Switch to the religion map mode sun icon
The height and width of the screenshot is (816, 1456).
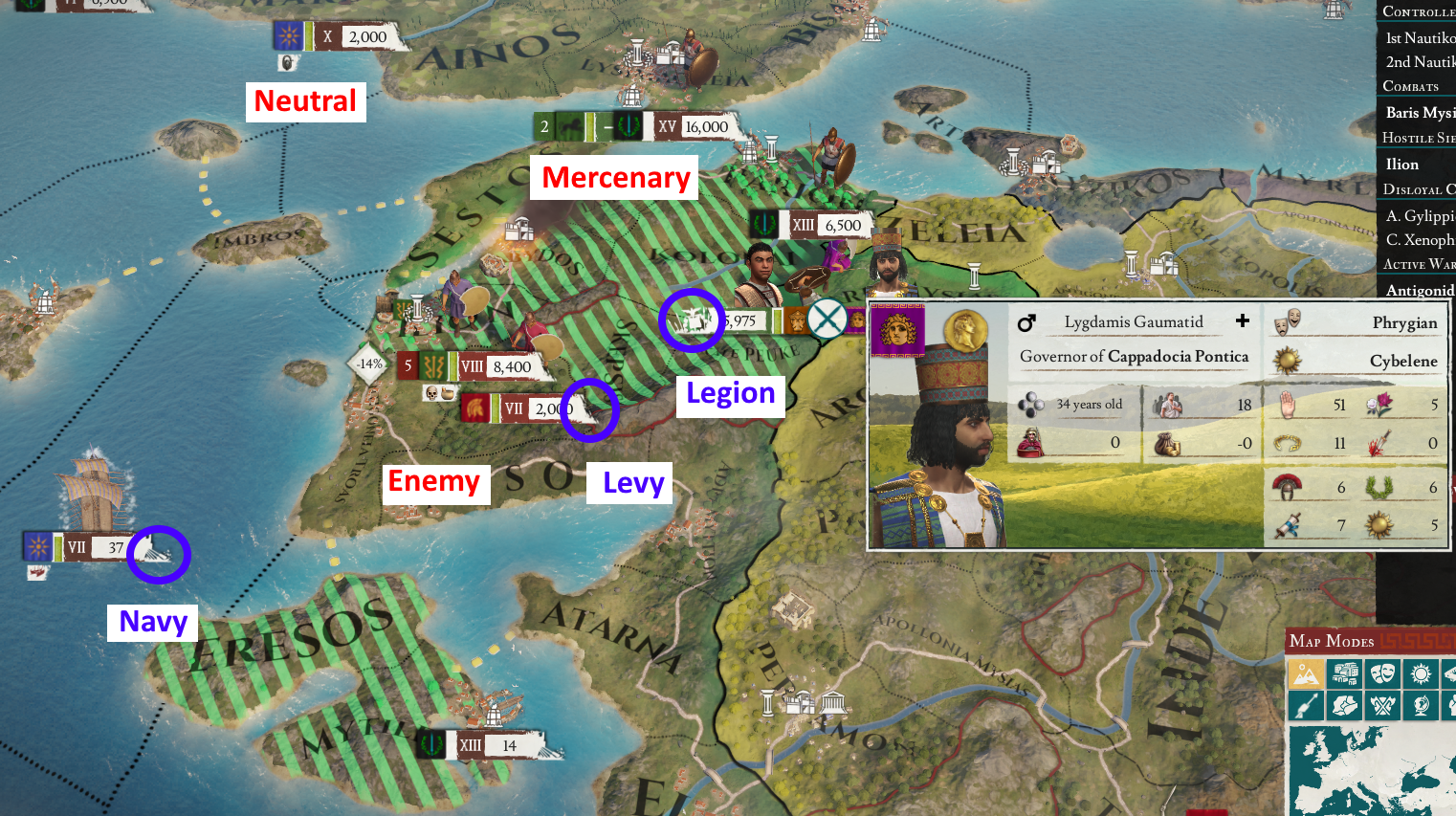1420,674
